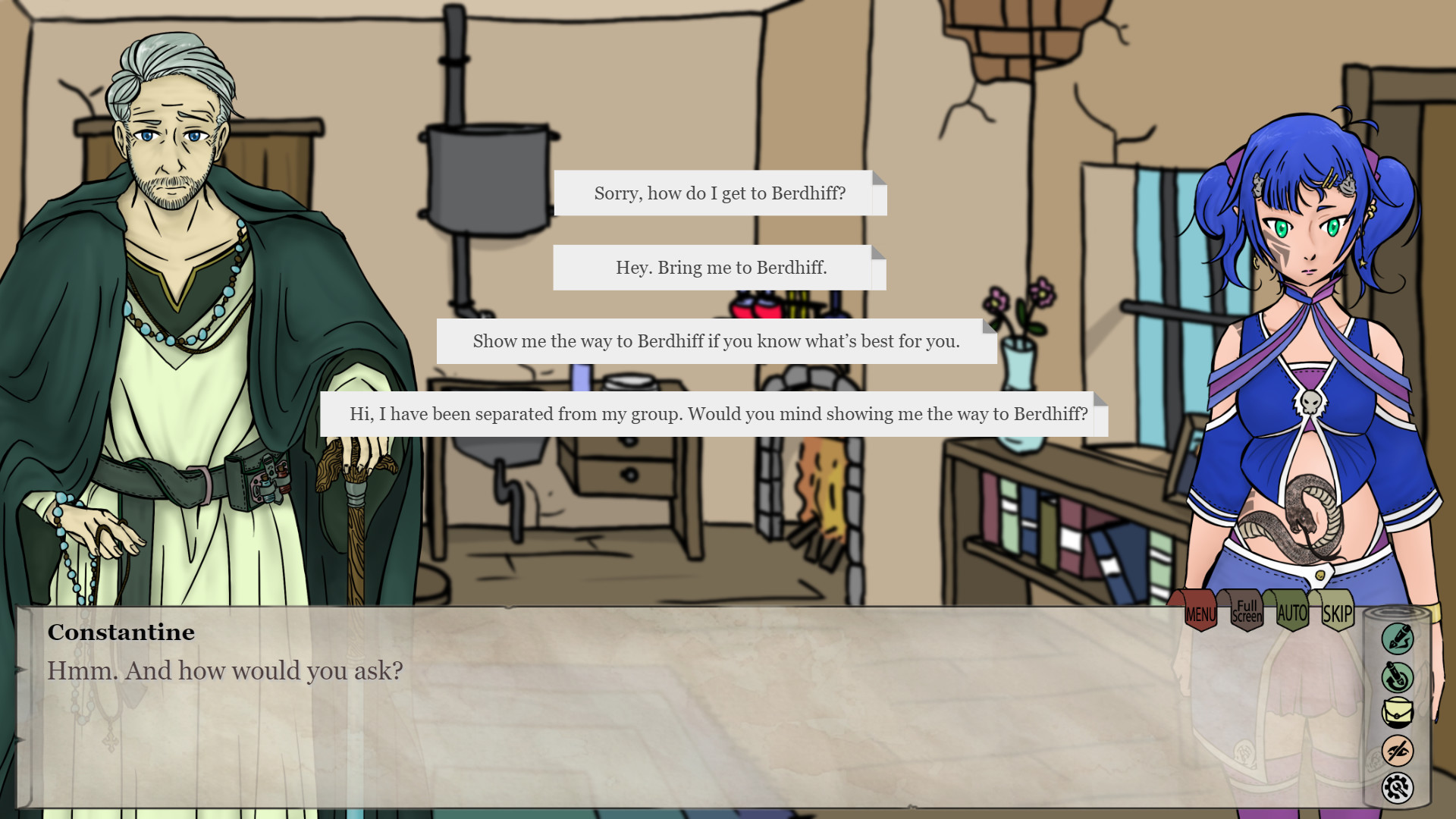The width and height of the screenshot is (1456, 819).
Task: Select "Hey. Bring me to Berdhiff."
Action: (x=720, y=267)
